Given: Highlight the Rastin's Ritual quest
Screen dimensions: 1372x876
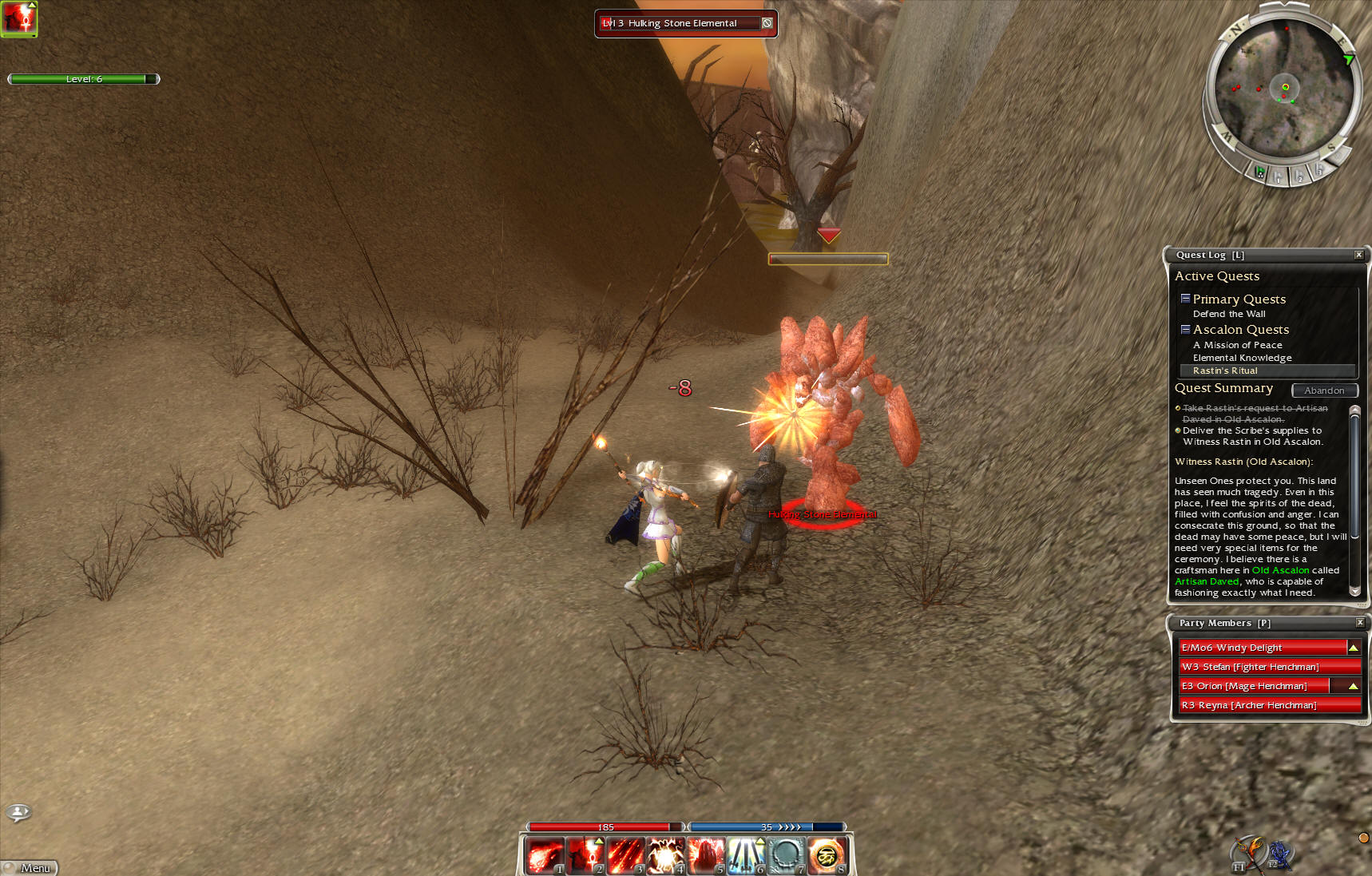Looking at the screenshot, I should 1225,371.
